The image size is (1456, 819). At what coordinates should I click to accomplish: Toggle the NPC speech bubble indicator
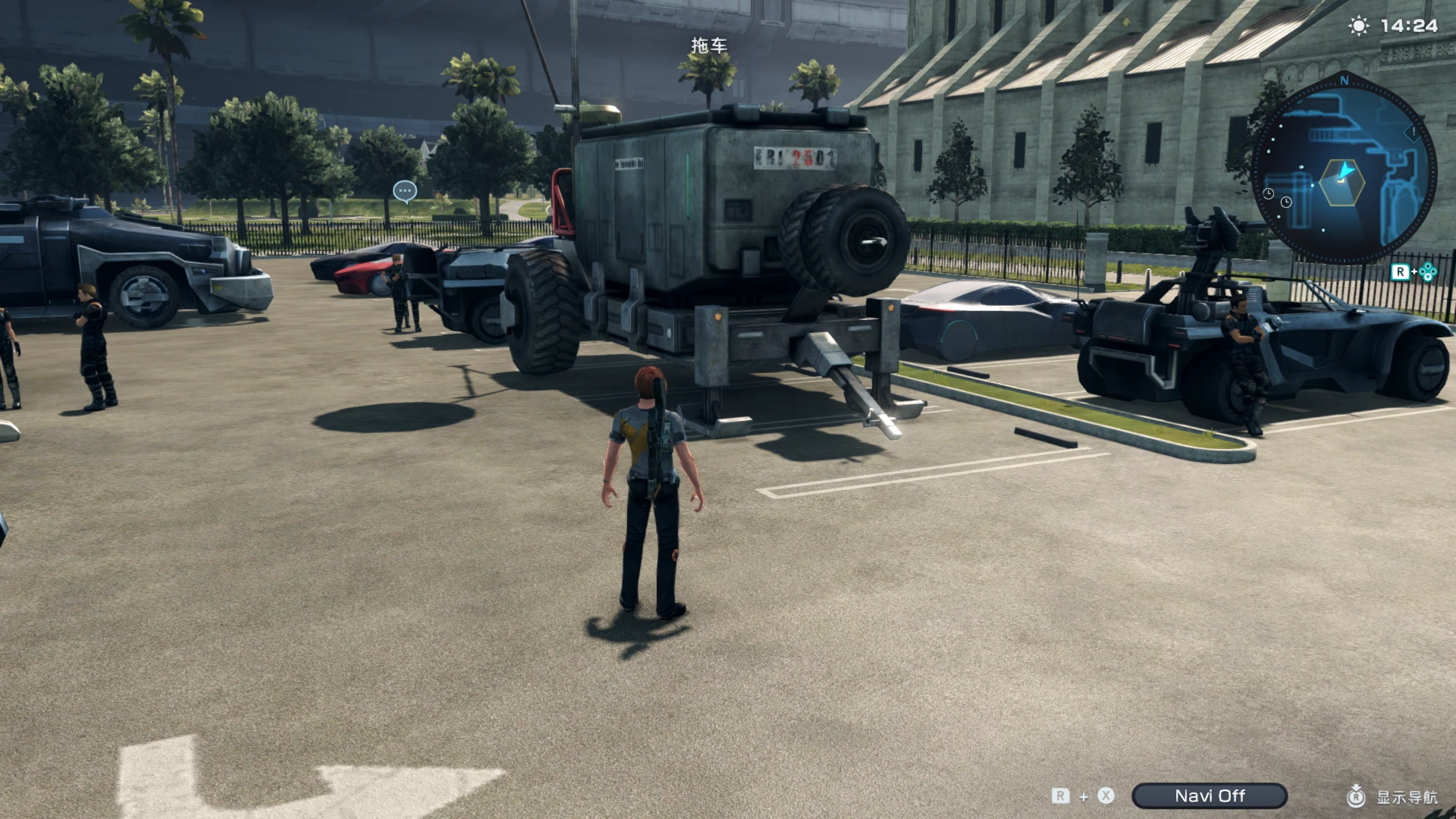tap(405, 191)
